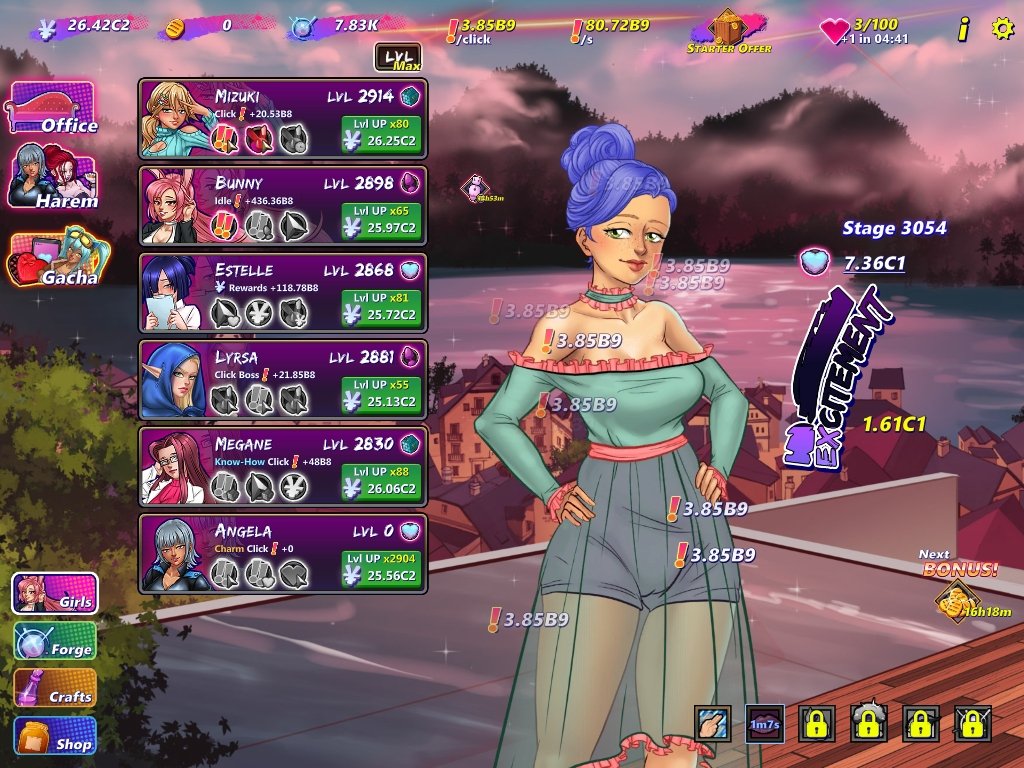Activate the pointing hand click skill
The image size is (1024, 768).
pyautogui.click(x=712, y=724)
